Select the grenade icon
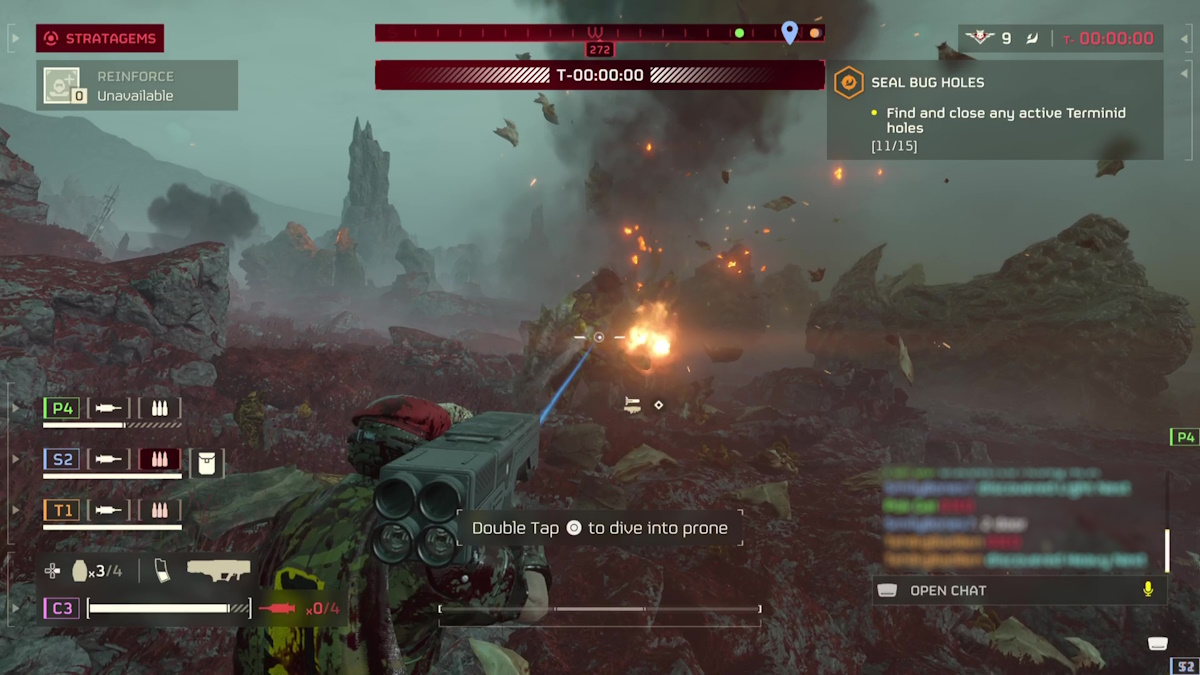Image resolution: width=1200 pixels, height=675 pixels. (81, 571)
